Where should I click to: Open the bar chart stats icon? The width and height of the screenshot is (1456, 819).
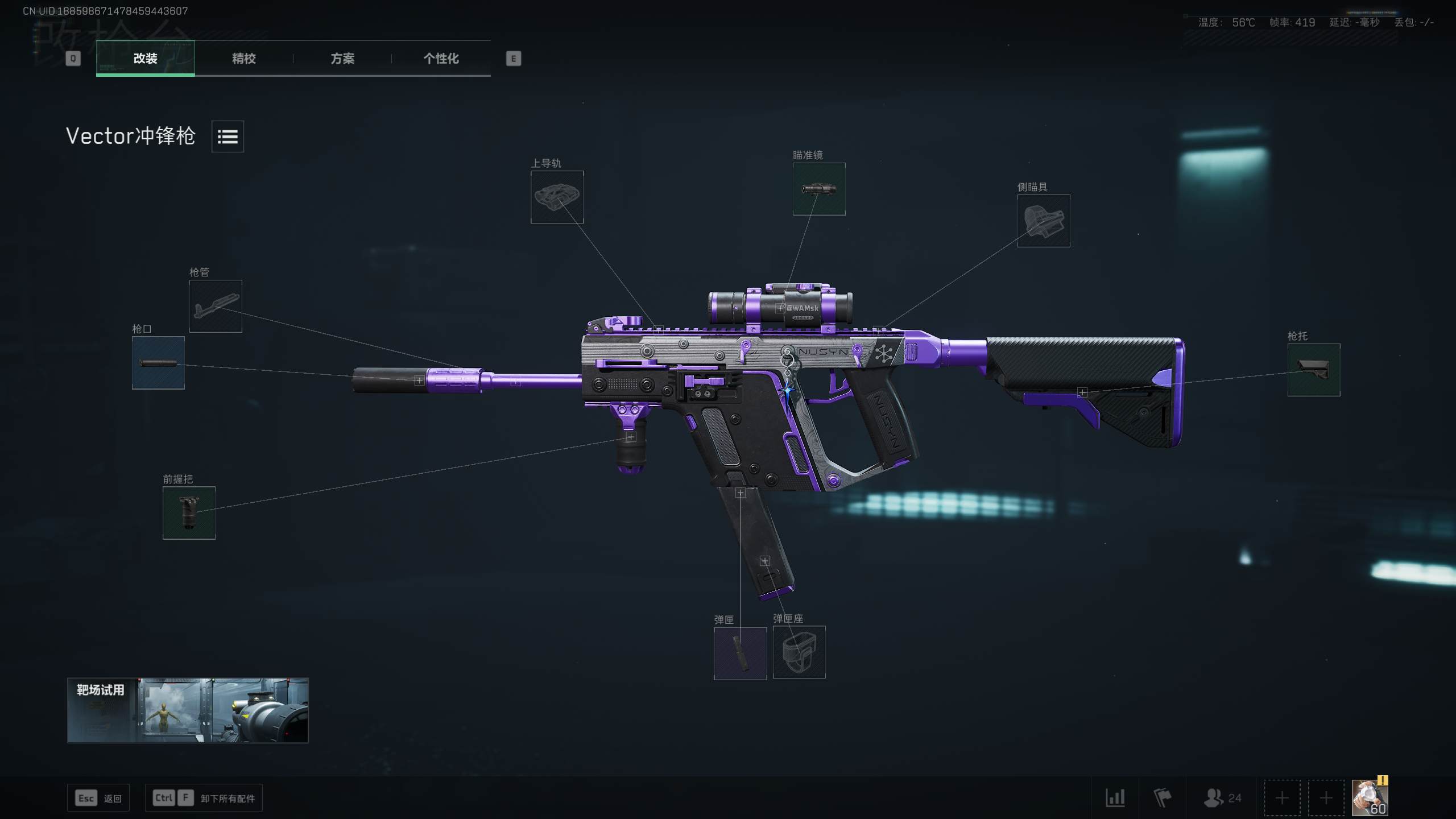coord(1115,798)
